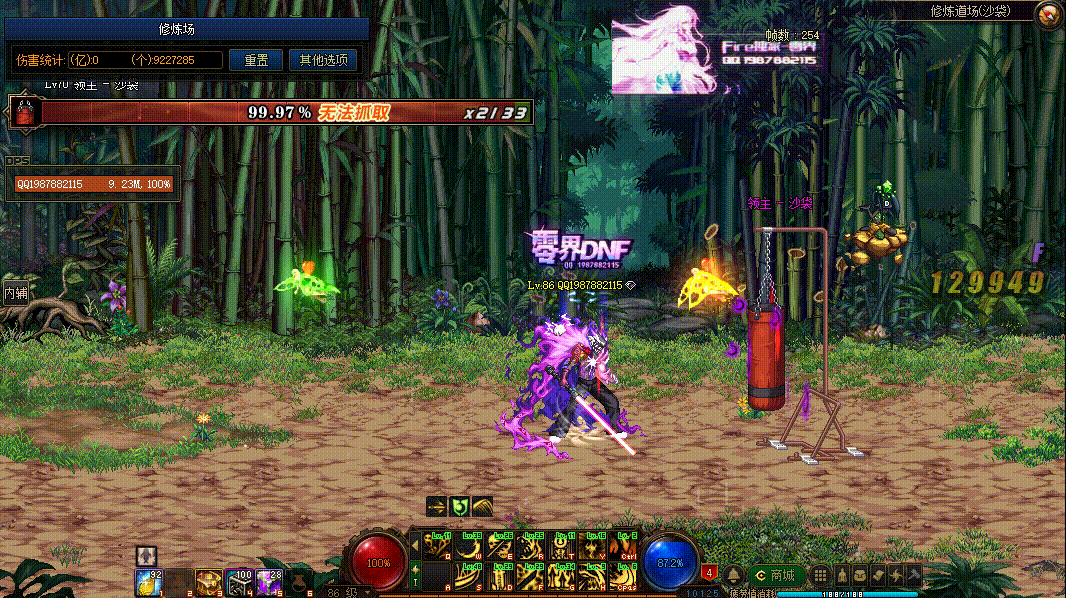Open the inventory bag icon
1066x598 pixels.
point(859,575)
